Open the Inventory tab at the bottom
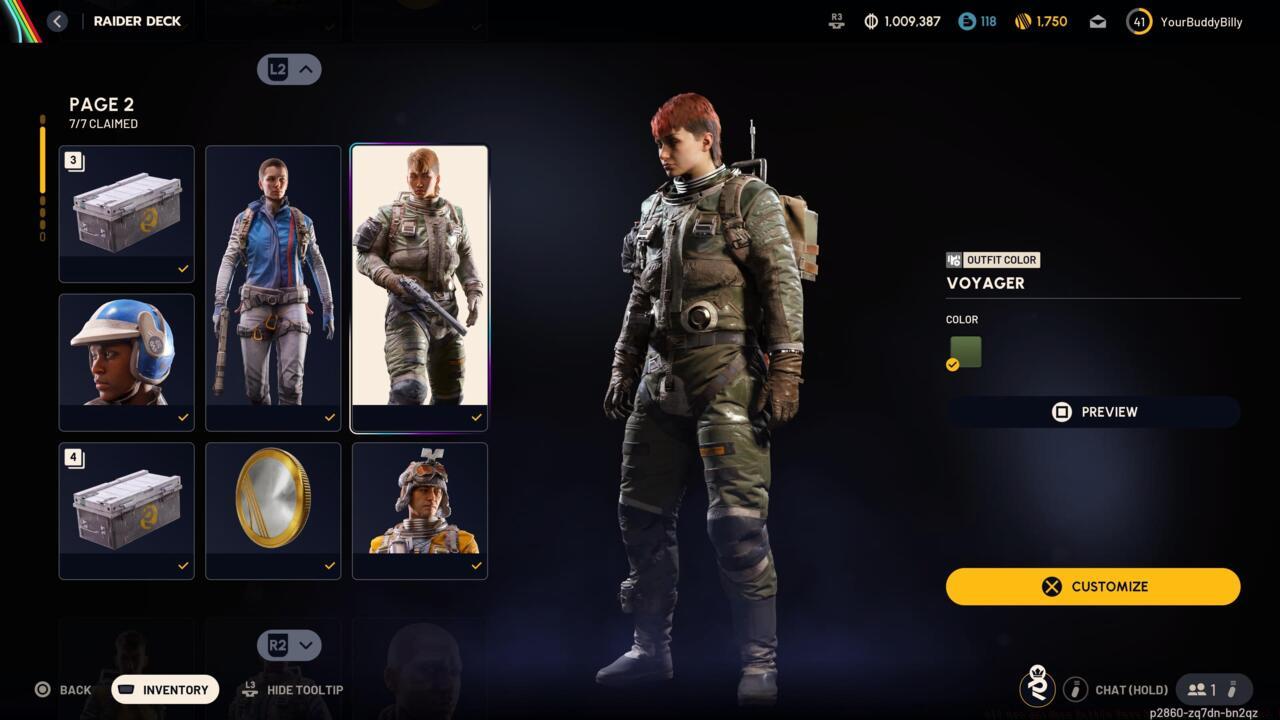The width and height of the screenshot is (1280, 720). pyautogui.click(x=164, y=689)
